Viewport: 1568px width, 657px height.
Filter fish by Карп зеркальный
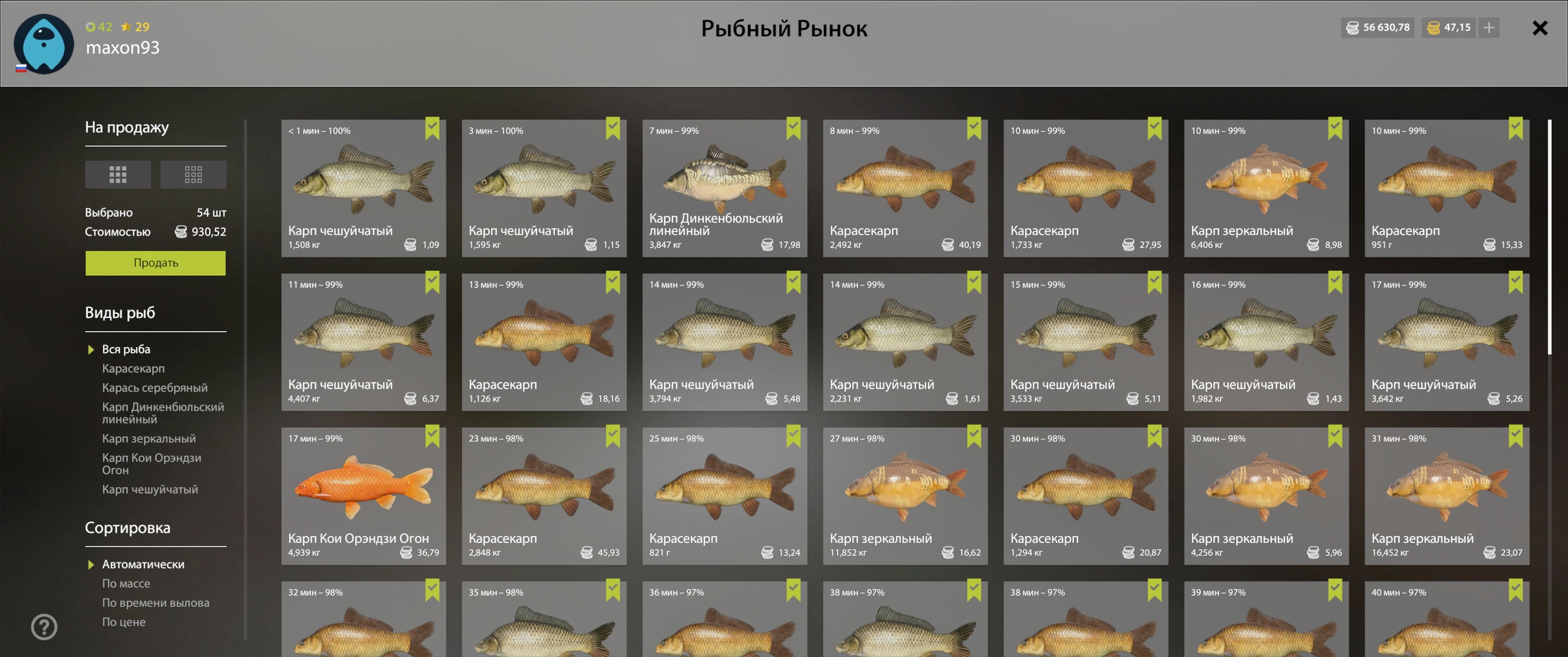pyautogui.click(x=149, y=438)
